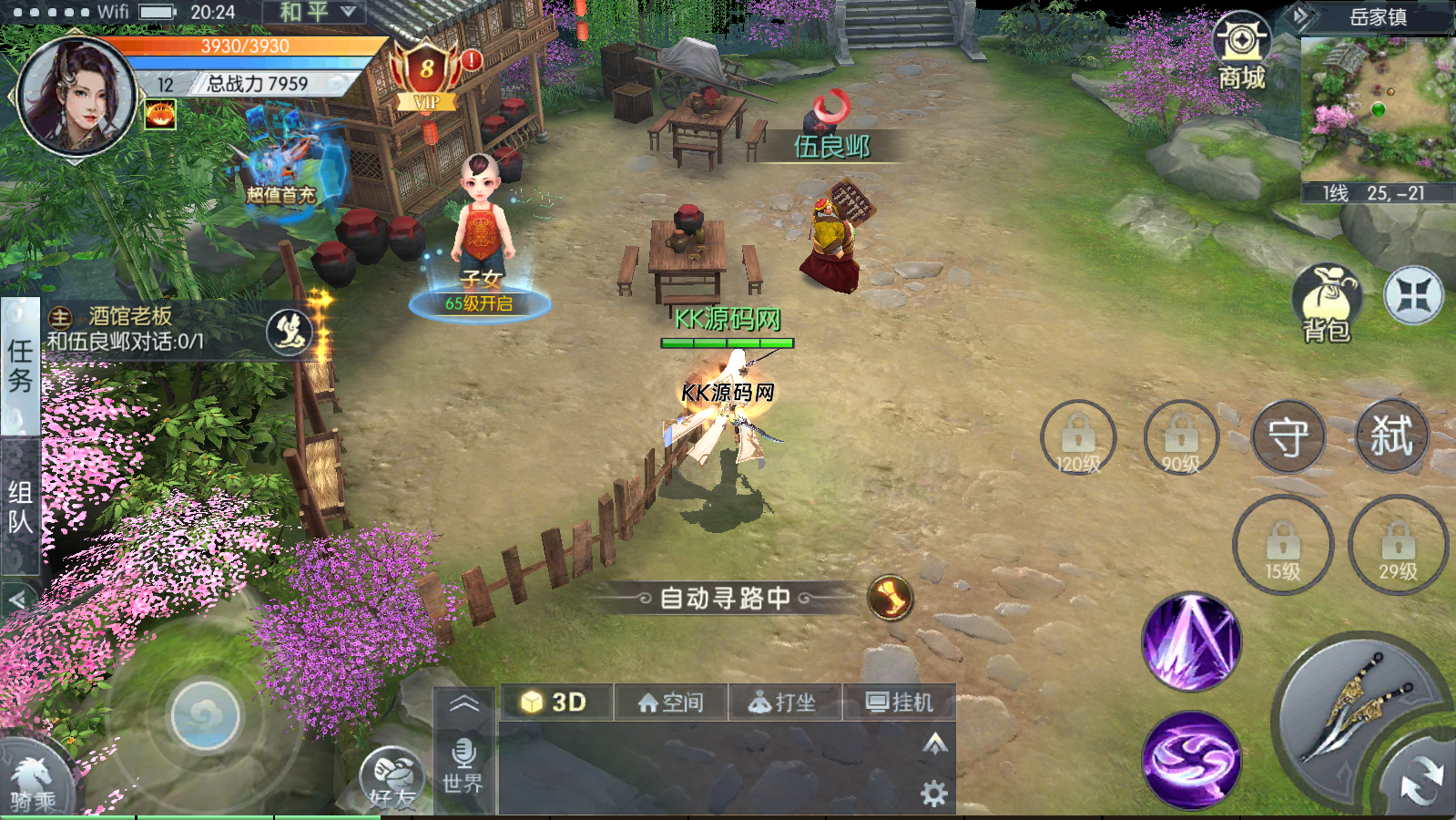Toggle the 3D view button
This screenshot has width=1456, height=820.
pos(555,702)
